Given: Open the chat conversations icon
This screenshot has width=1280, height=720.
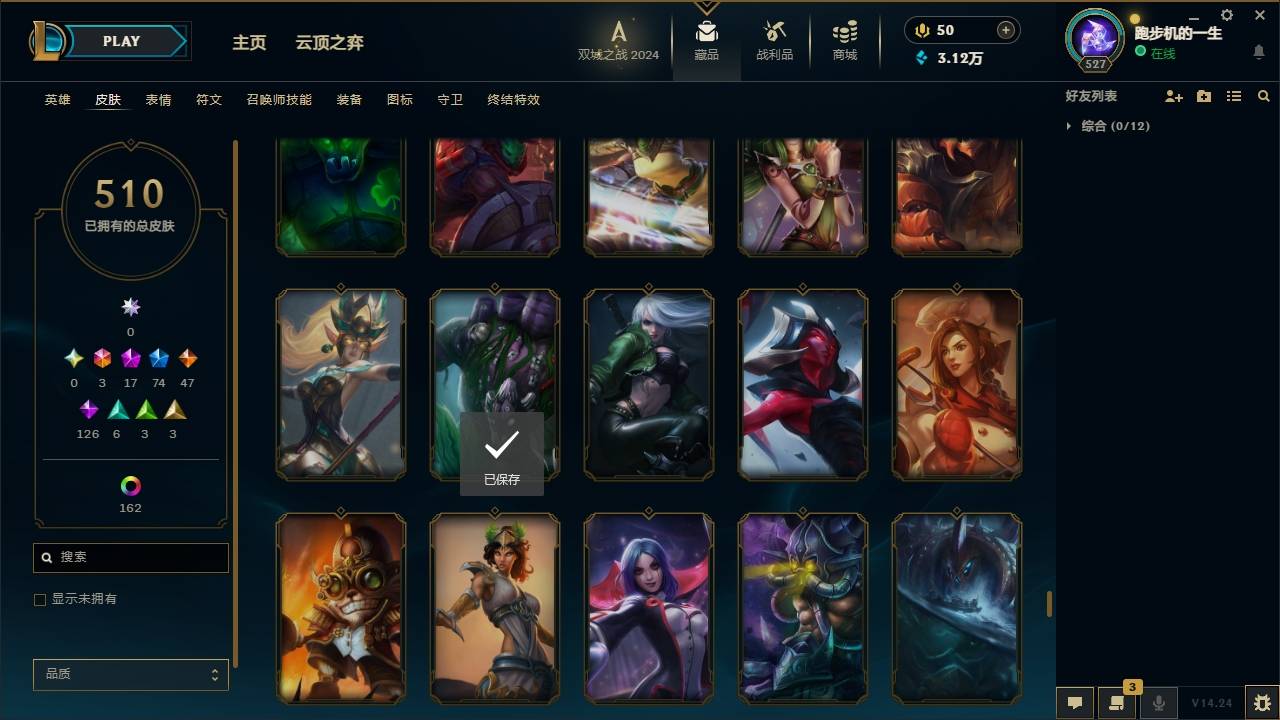Looking at the screenshot, I should (1117, 702).
